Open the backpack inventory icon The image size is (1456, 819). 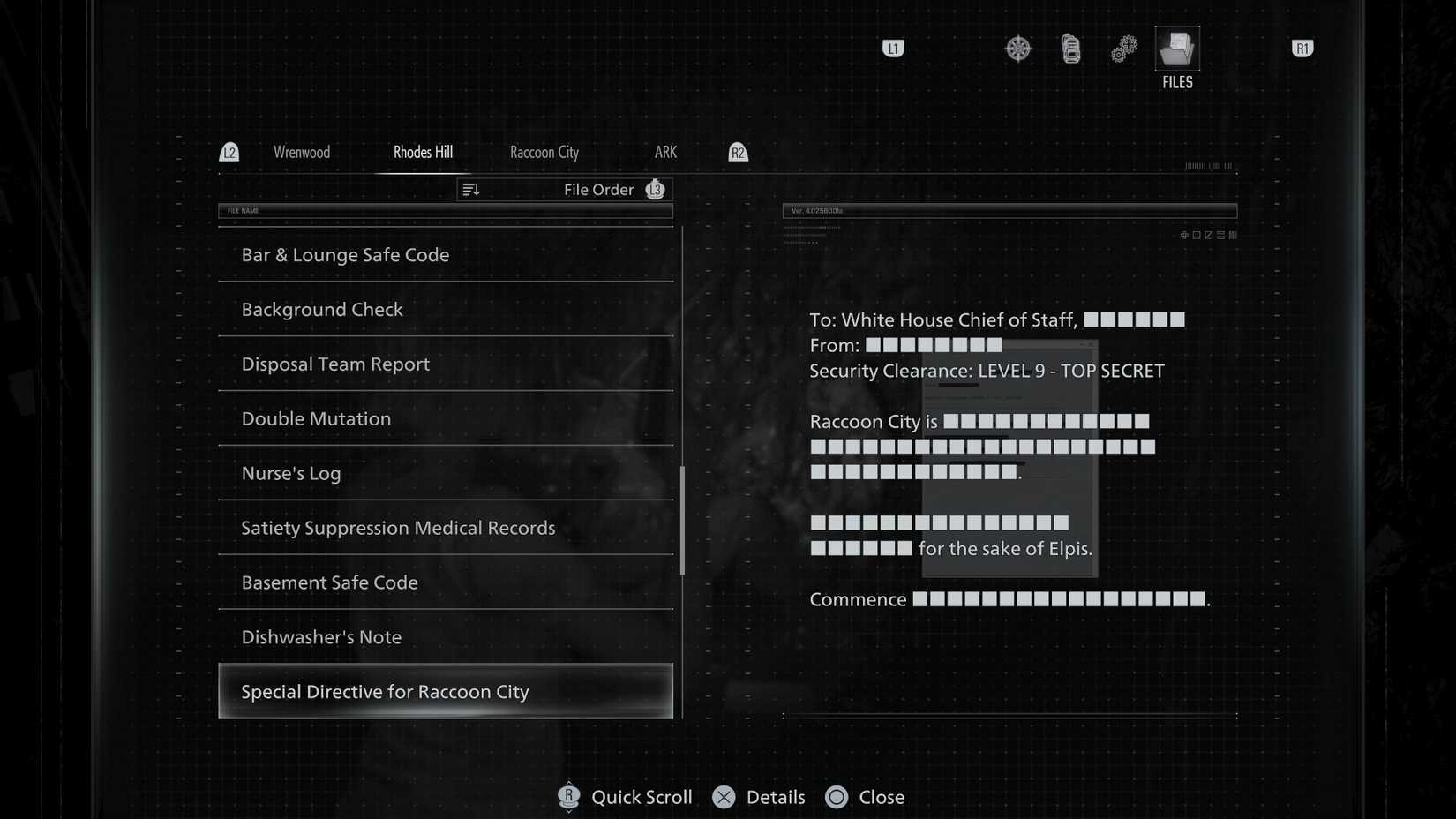1069,49
